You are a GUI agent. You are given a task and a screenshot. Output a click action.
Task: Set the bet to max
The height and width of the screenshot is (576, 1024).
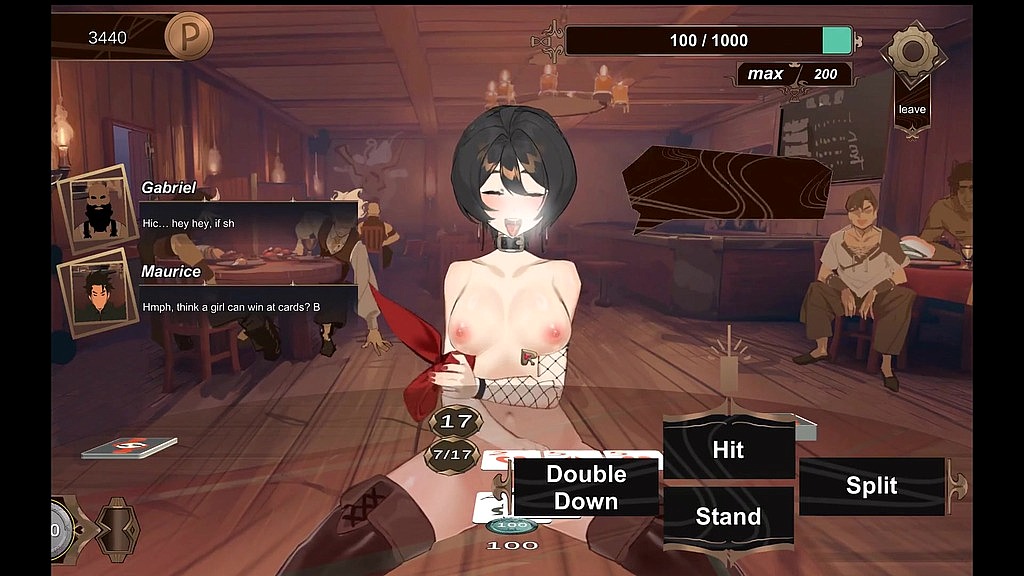point(766,74)
